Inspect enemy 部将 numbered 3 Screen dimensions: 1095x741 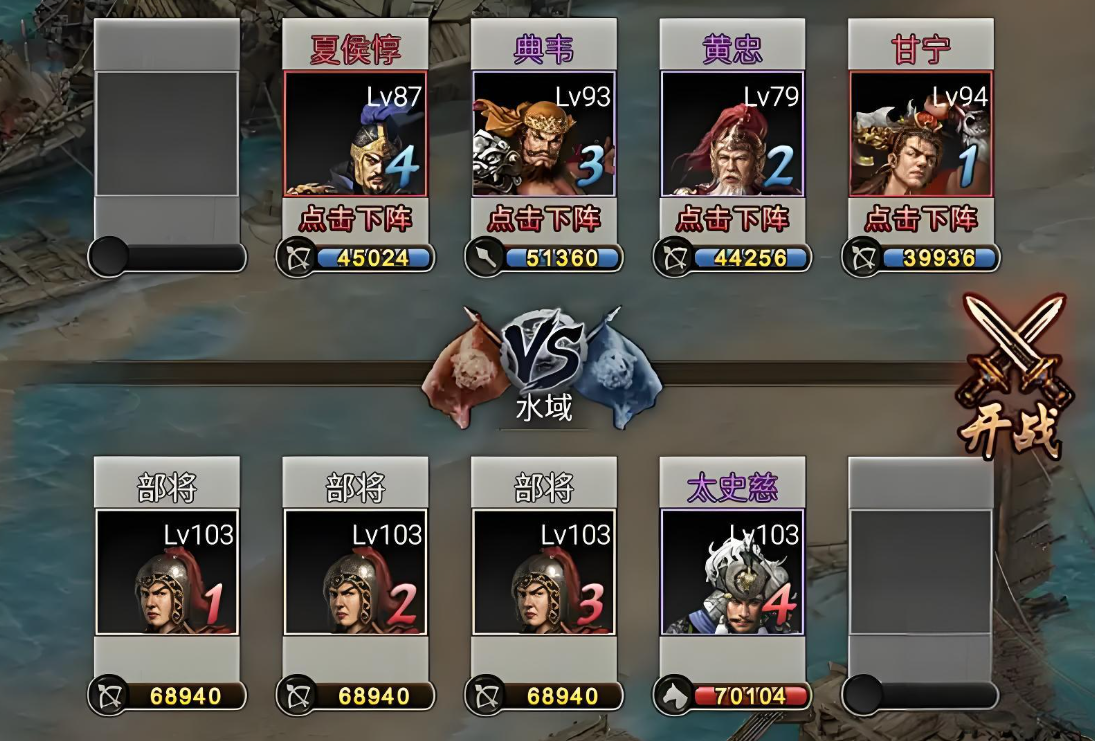pos(544,572)
